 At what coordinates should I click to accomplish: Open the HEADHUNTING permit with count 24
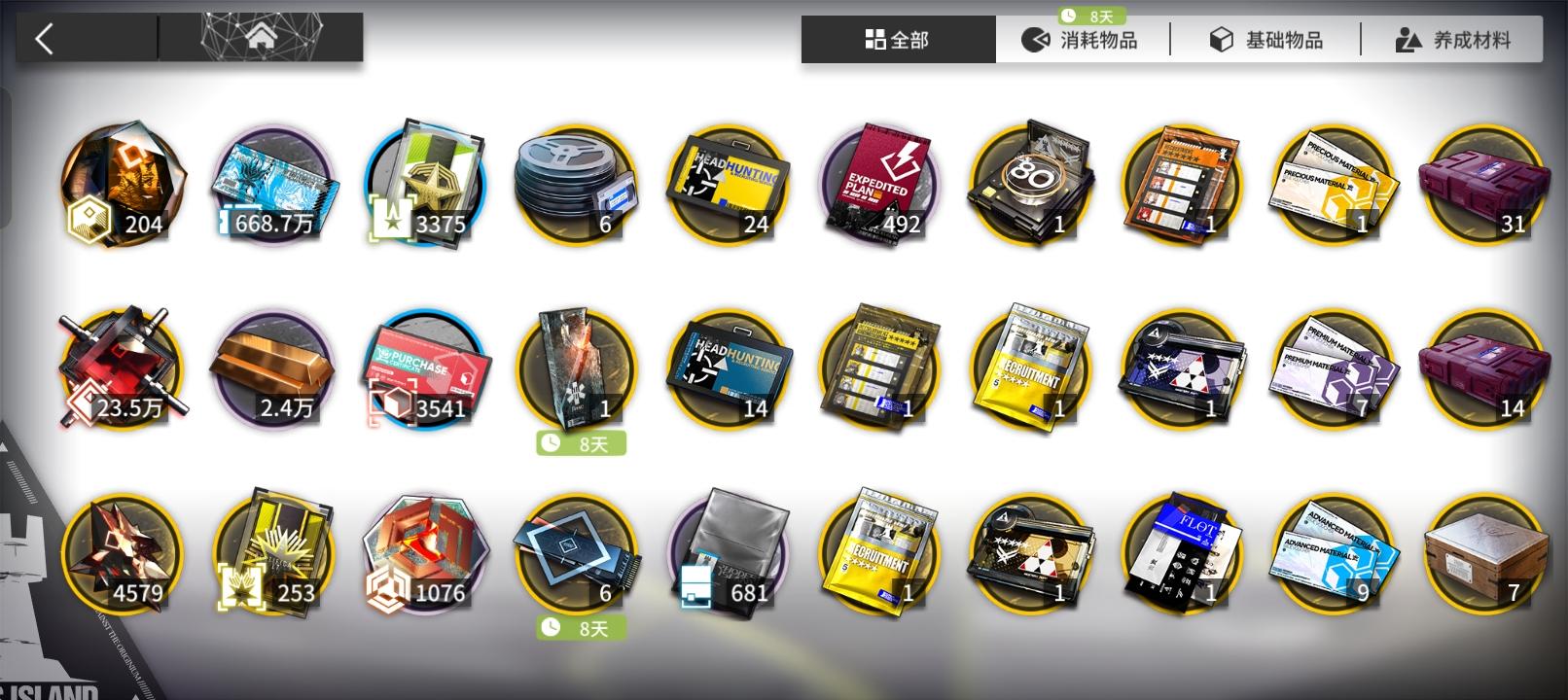click(x=729, y=185)
